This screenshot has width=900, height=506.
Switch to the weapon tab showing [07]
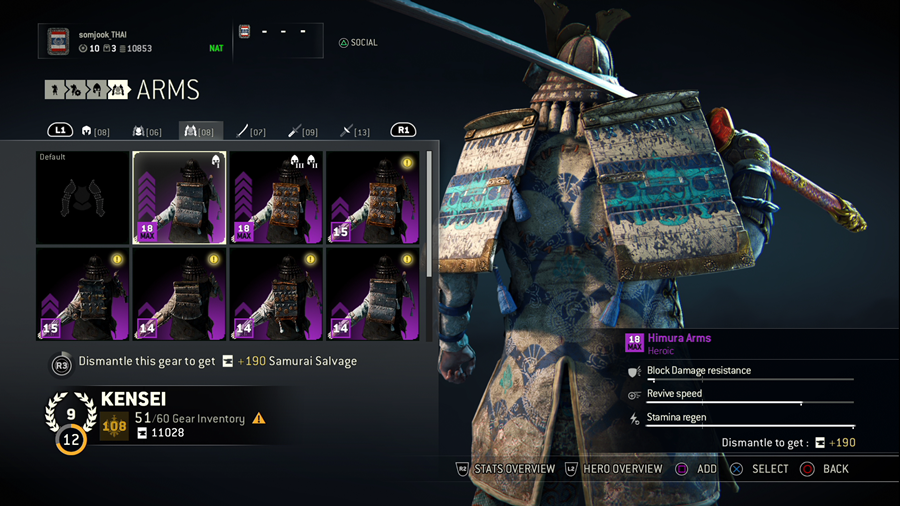pos(251,131)
